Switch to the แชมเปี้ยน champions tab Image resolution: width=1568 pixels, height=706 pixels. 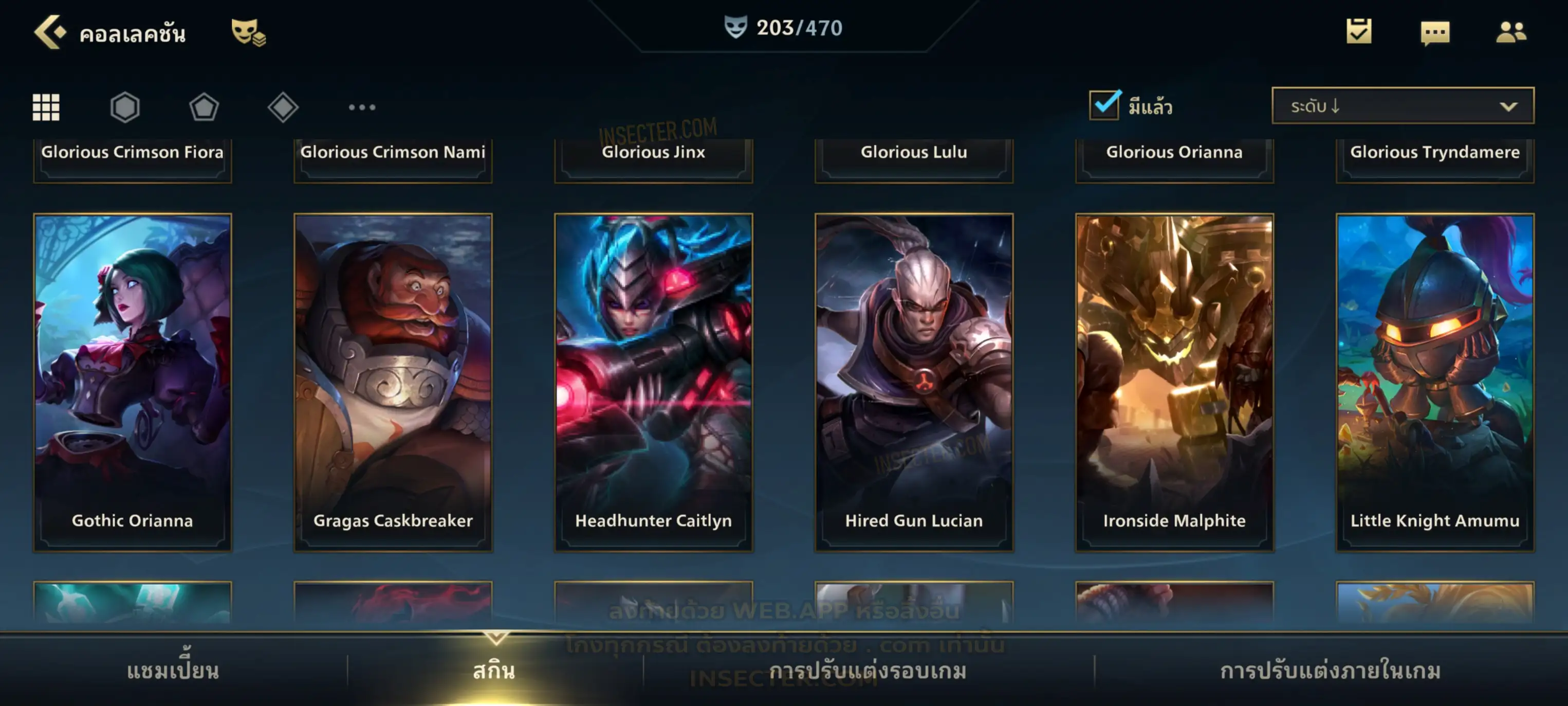(x=173, y=671)
